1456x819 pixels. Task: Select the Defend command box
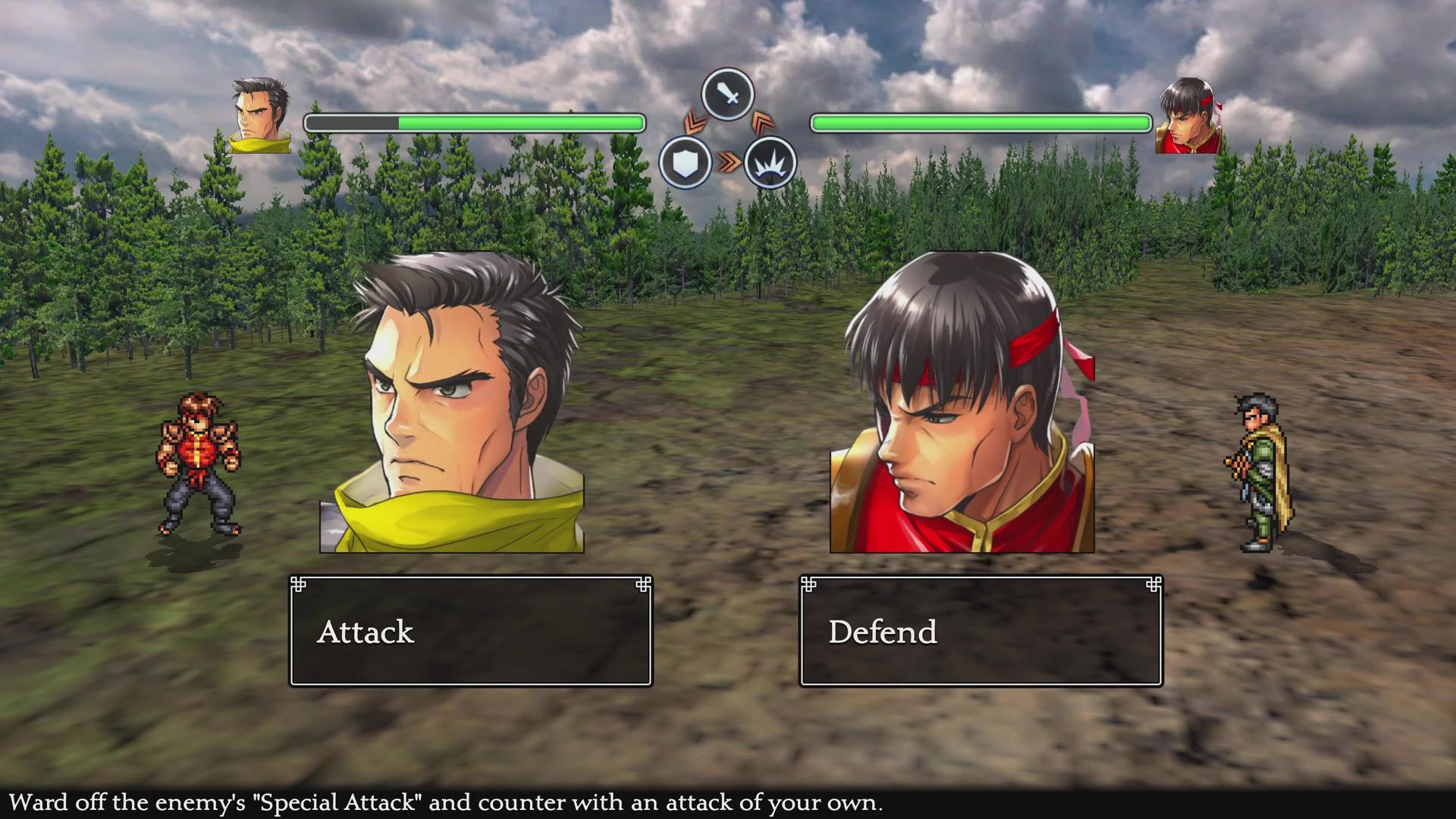(981, 631)
